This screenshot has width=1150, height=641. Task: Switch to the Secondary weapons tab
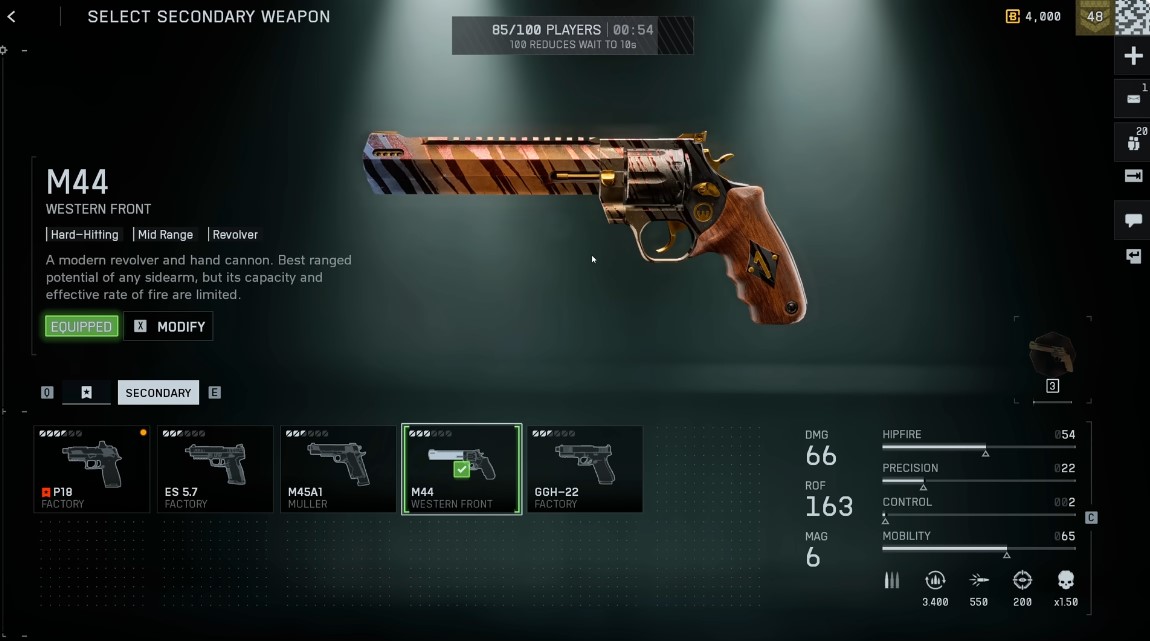(x=158, y=393)
